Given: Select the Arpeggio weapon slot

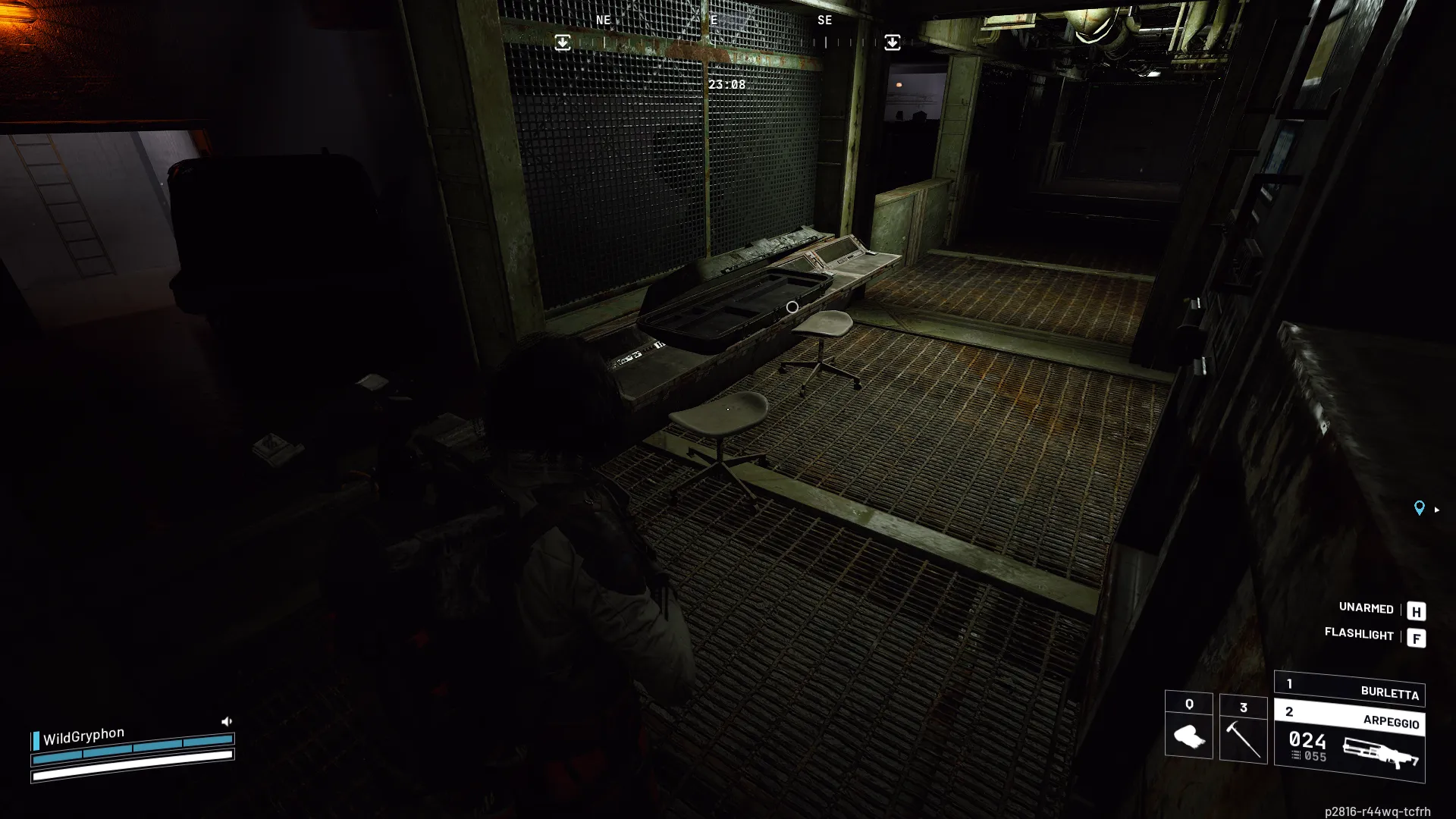Looking at the screenshot, I should [x=1349, y=743].
